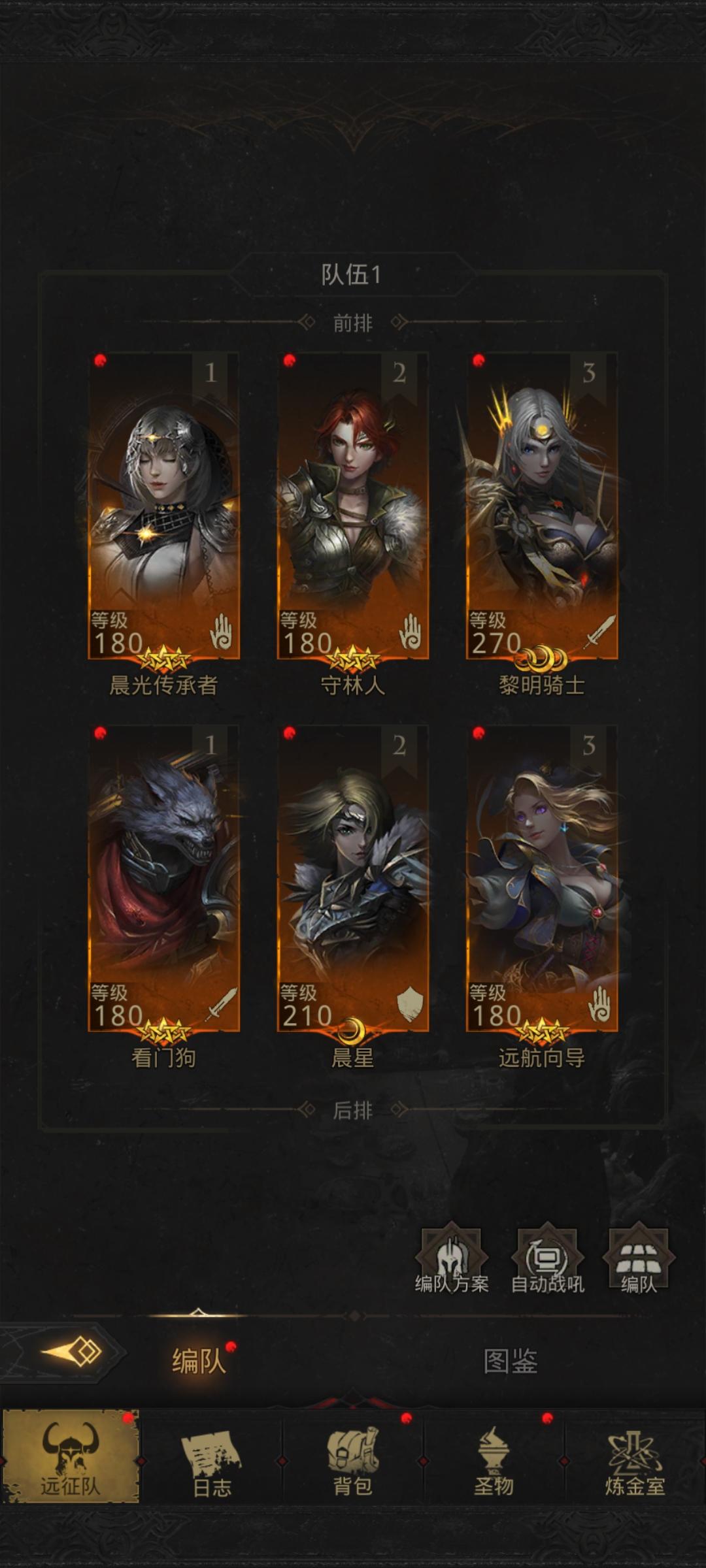Enter the 炼金室 alchemy room
706x1568 pixels.
[635, 1457]
